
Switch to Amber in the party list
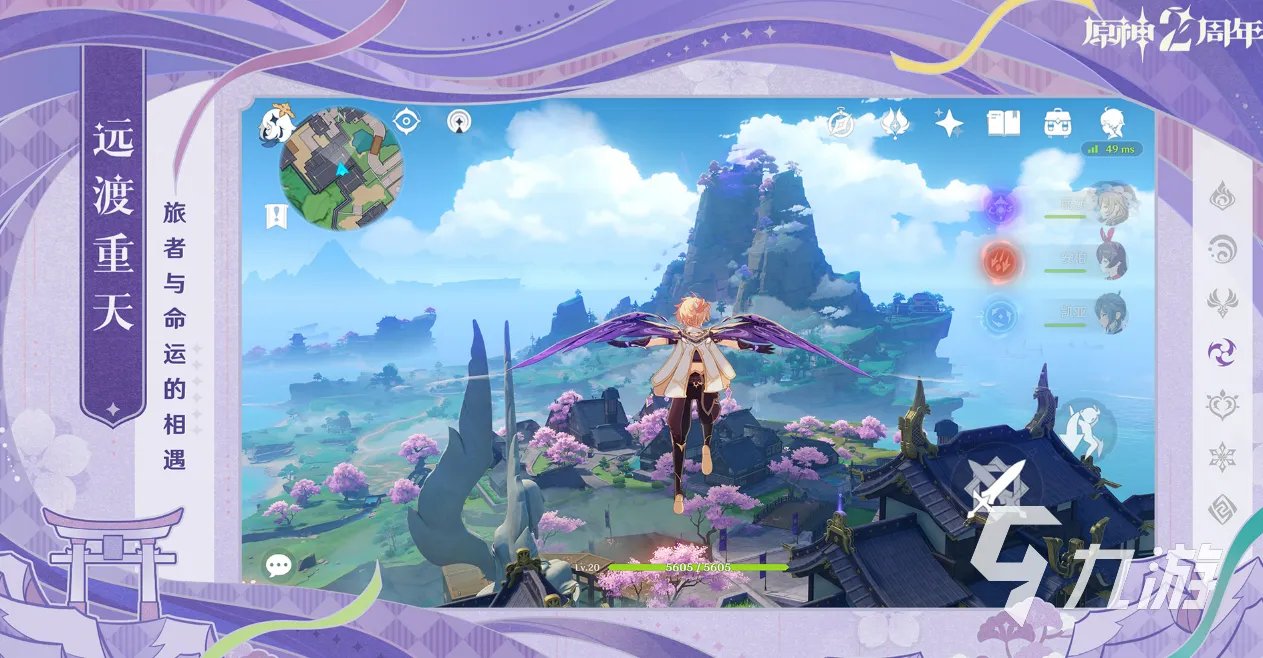(1109, 258)
